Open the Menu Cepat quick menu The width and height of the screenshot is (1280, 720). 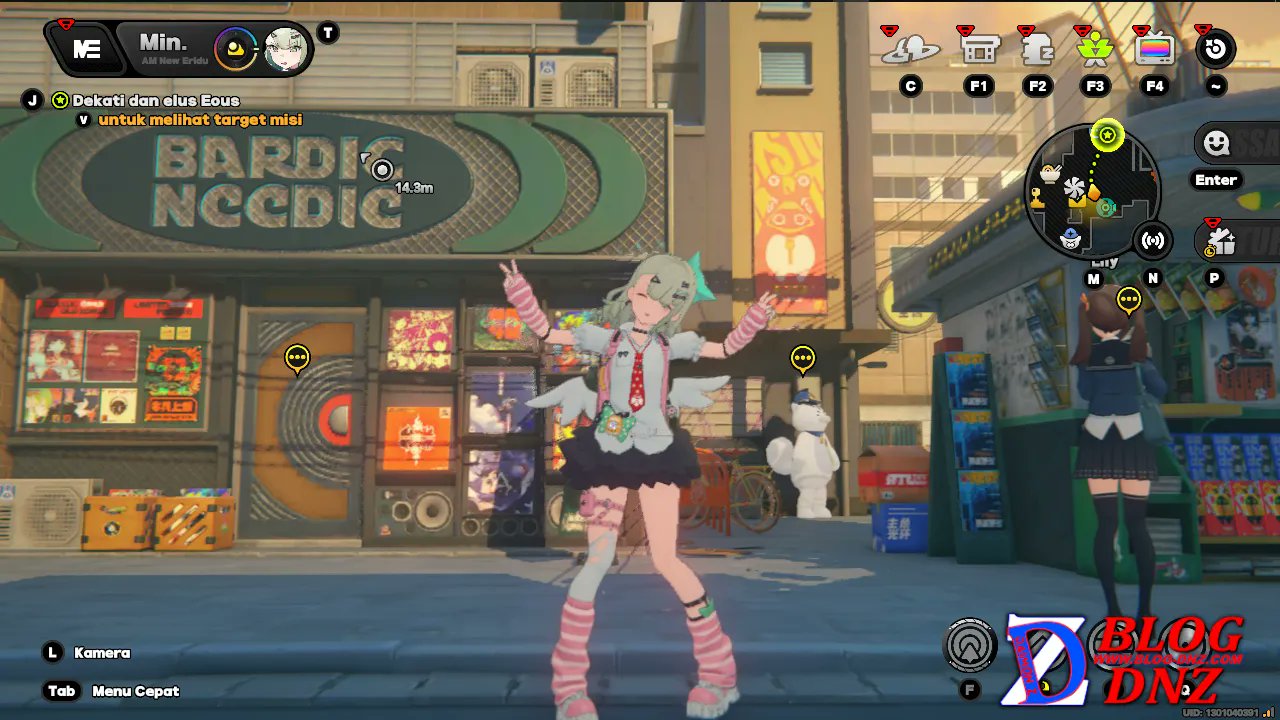(x=135, y=691)
